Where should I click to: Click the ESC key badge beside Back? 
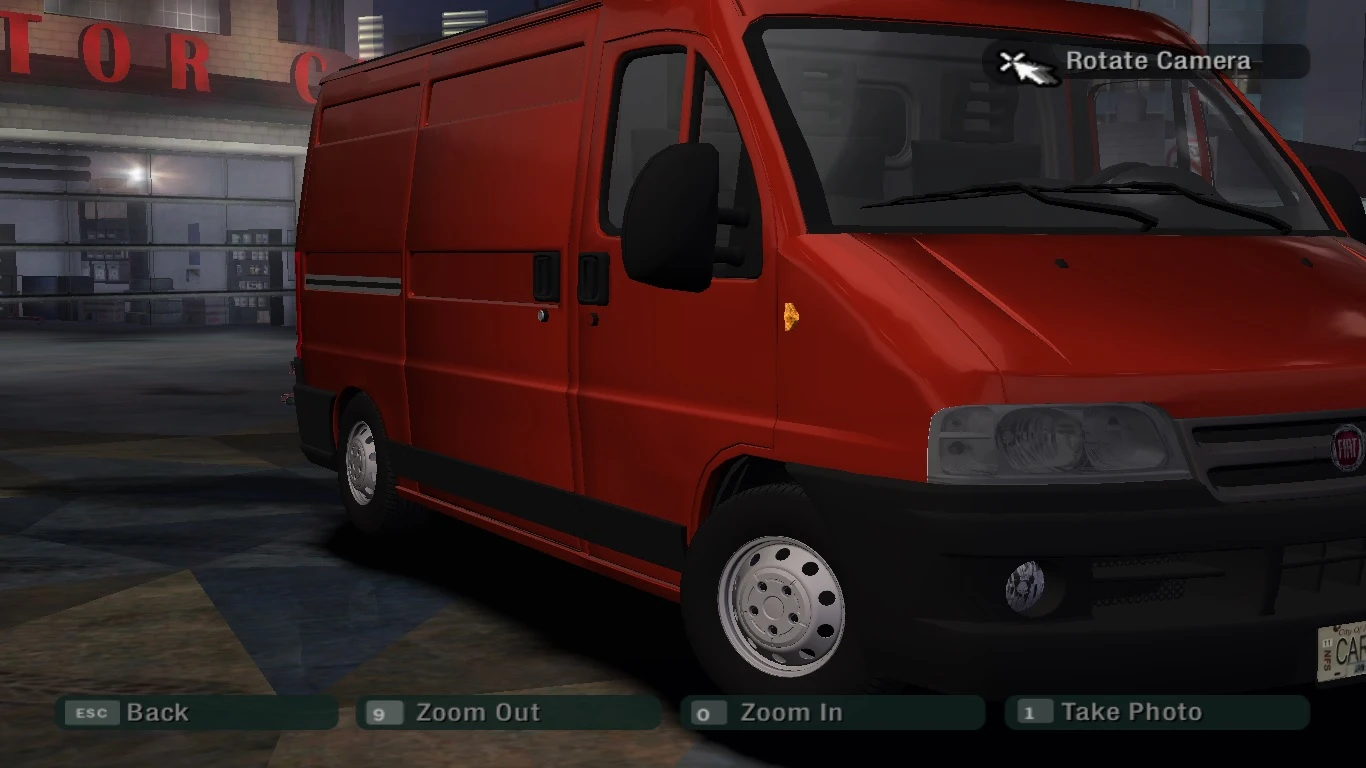(x=91, y=713)
